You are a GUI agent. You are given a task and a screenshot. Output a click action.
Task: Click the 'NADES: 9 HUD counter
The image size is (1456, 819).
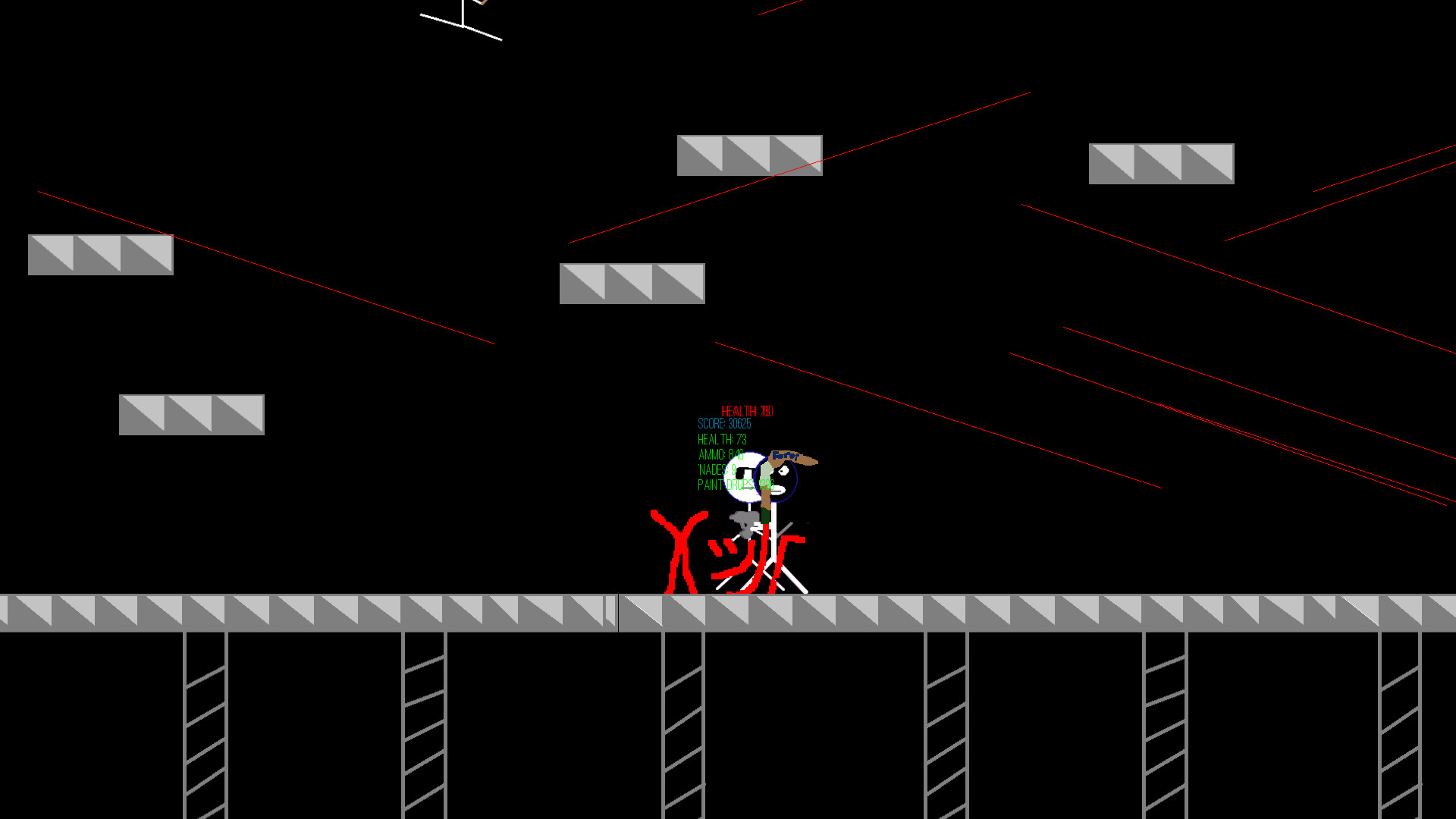pyautogui.click(x=717, y=470)
